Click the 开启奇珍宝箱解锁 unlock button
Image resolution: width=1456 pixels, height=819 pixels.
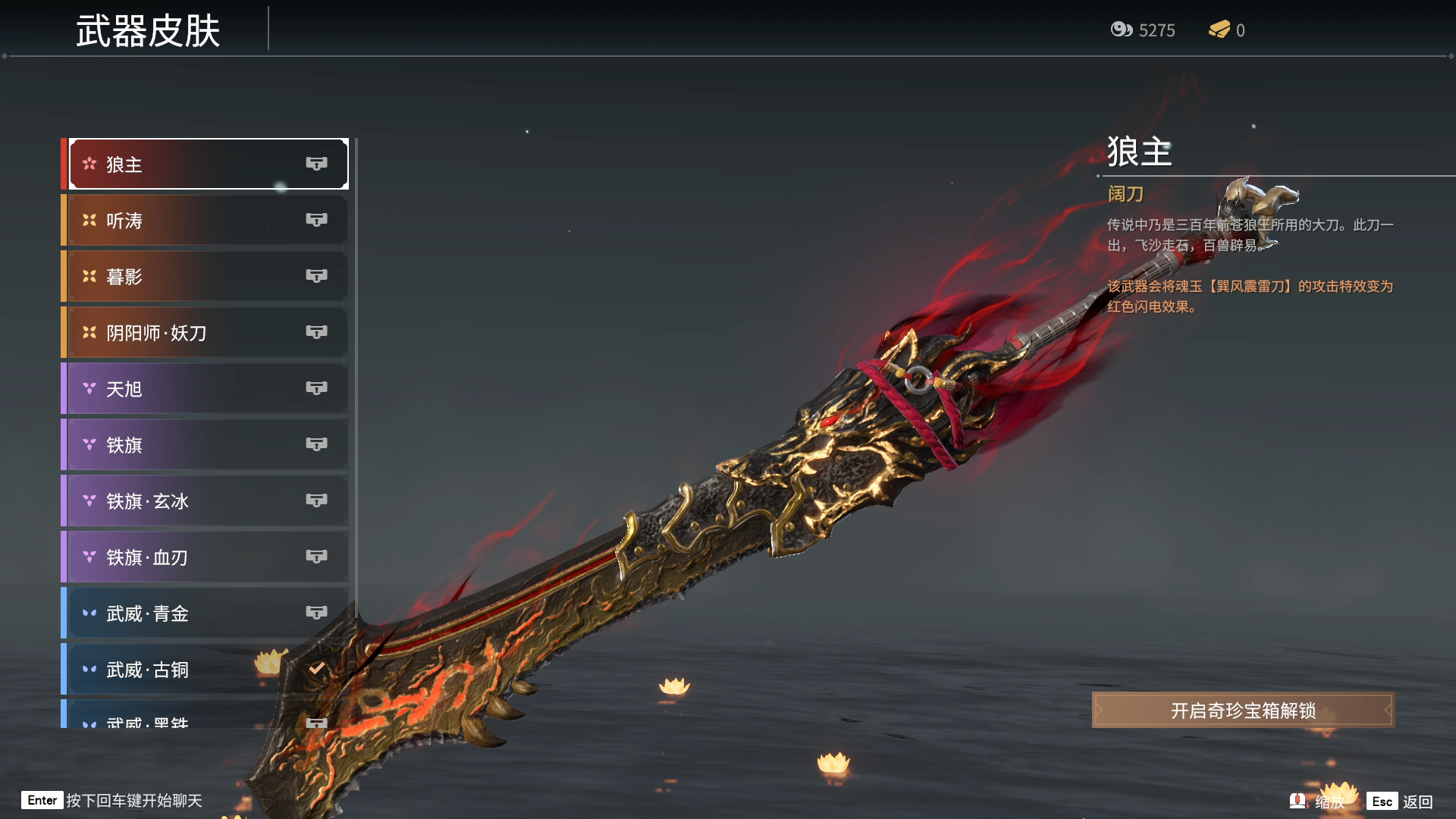[1242, 711]
